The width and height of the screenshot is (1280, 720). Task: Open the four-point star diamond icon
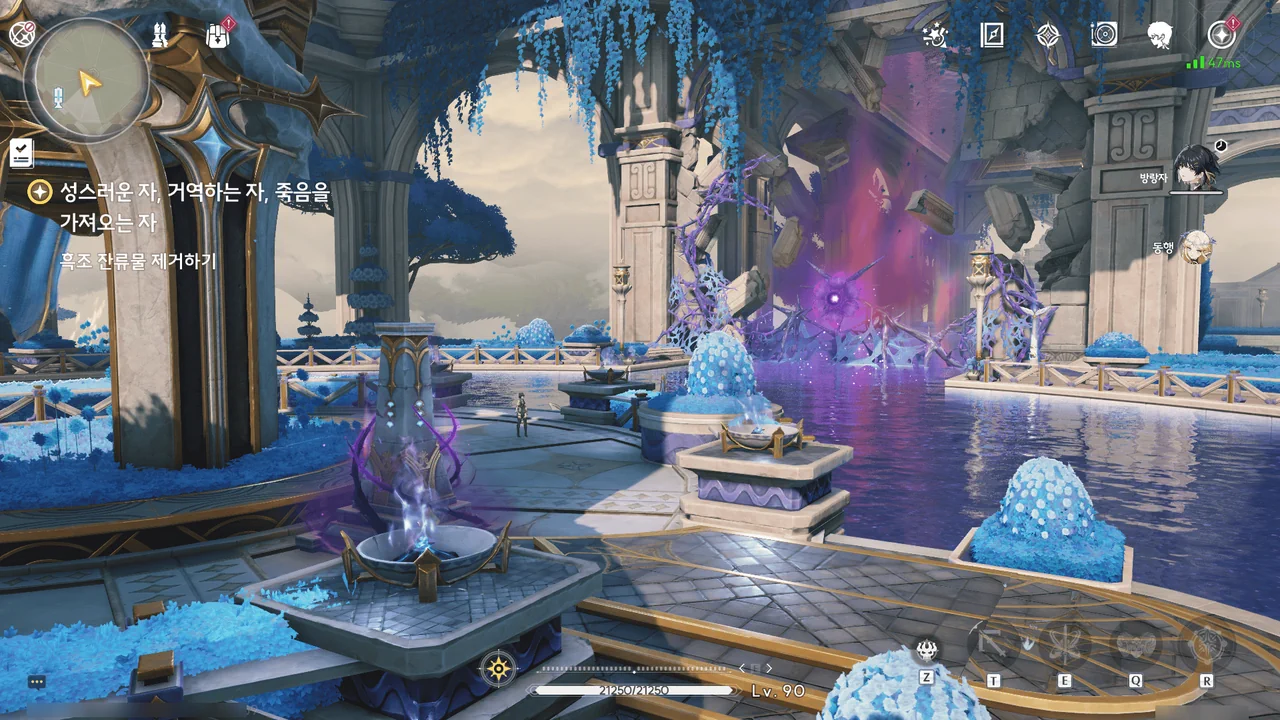[1047, 35]
